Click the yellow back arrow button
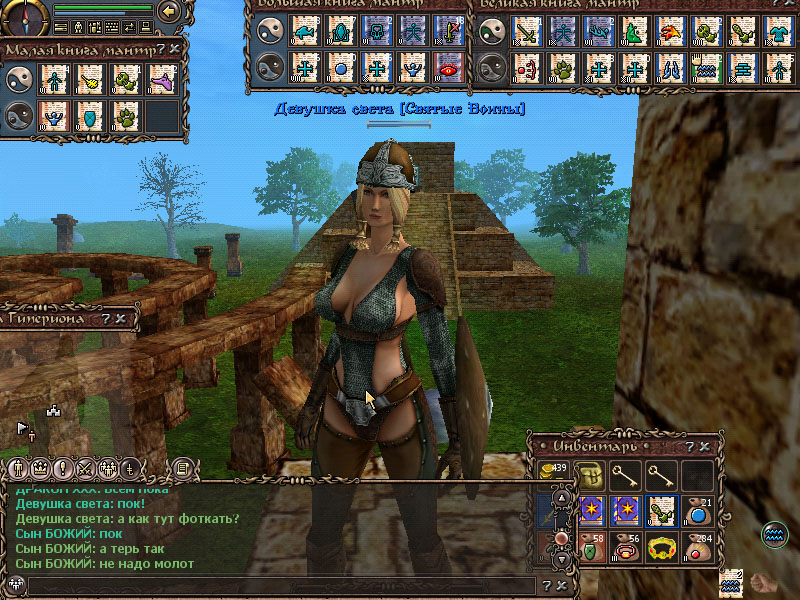800x600 pixels. tap(169, 11)
